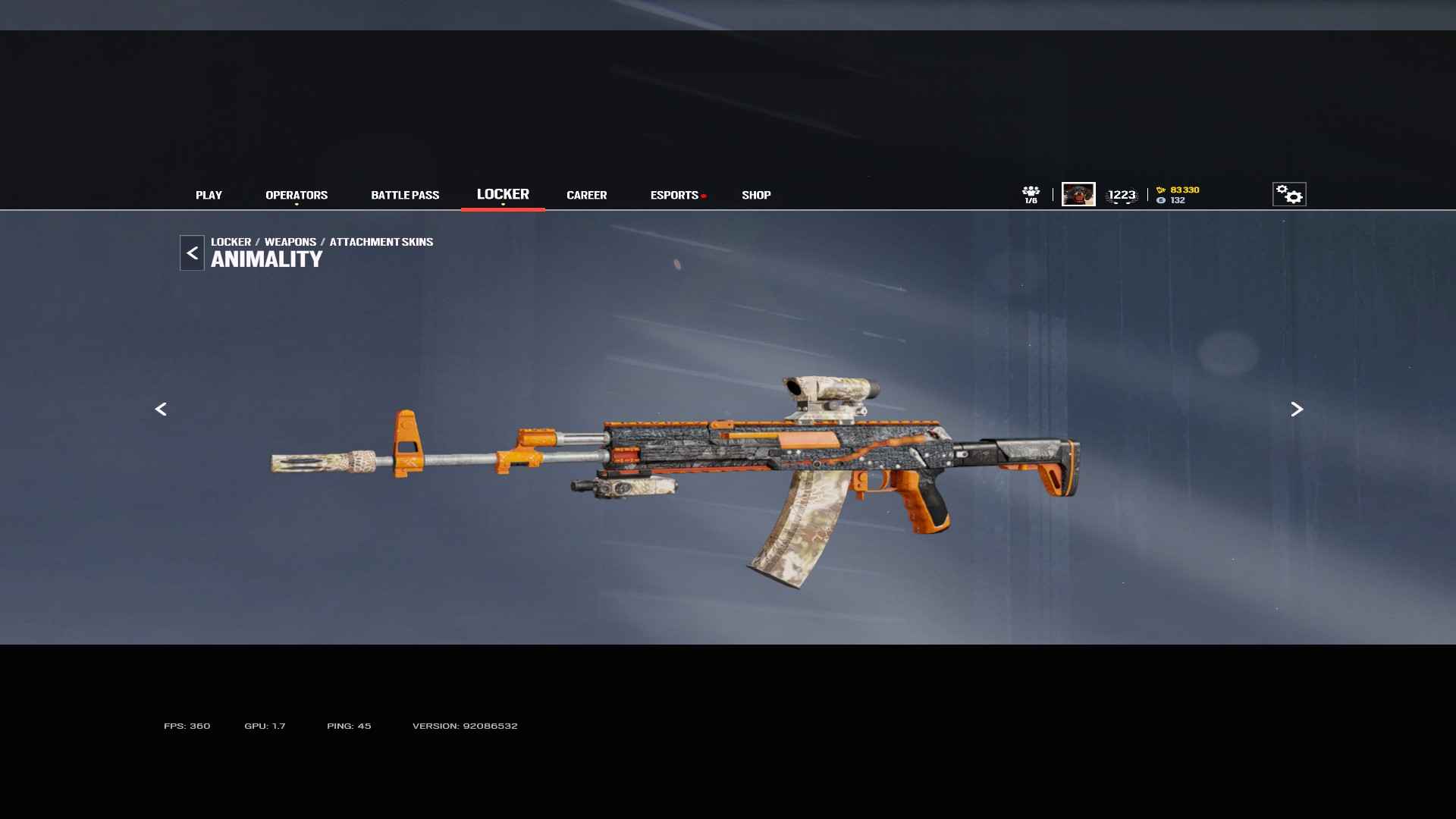This screenshot has height=819, width=1456.
Task: Open the Esports tab
Action: click(x=674, y=195)
